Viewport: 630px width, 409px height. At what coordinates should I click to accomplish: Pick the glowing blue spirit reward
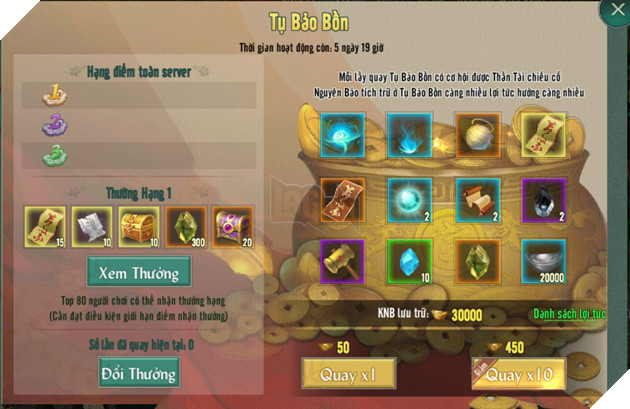tap(342, 132)
